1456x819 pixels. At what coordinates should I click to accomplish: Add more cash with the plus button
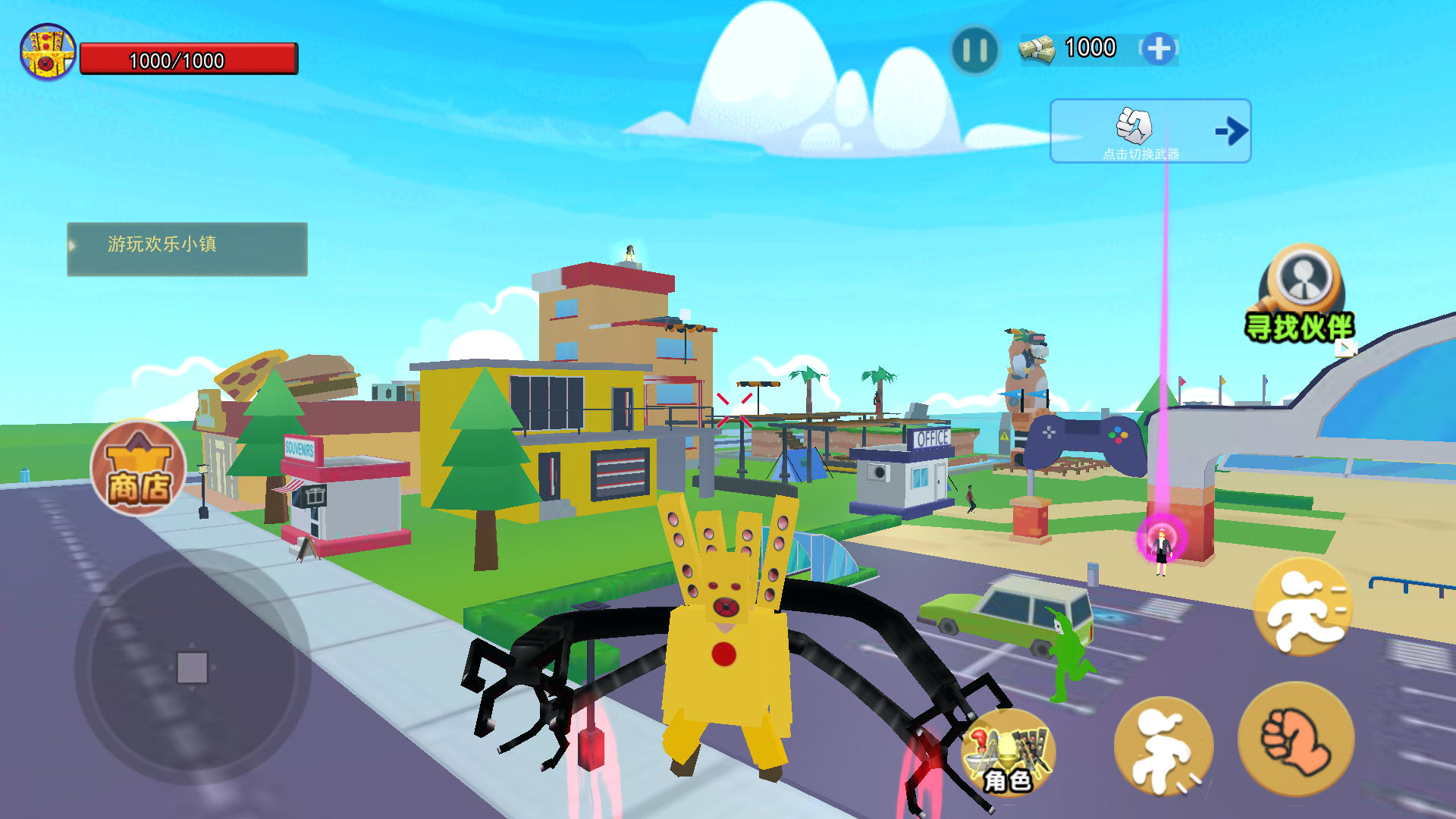[x=1158, y=49]
